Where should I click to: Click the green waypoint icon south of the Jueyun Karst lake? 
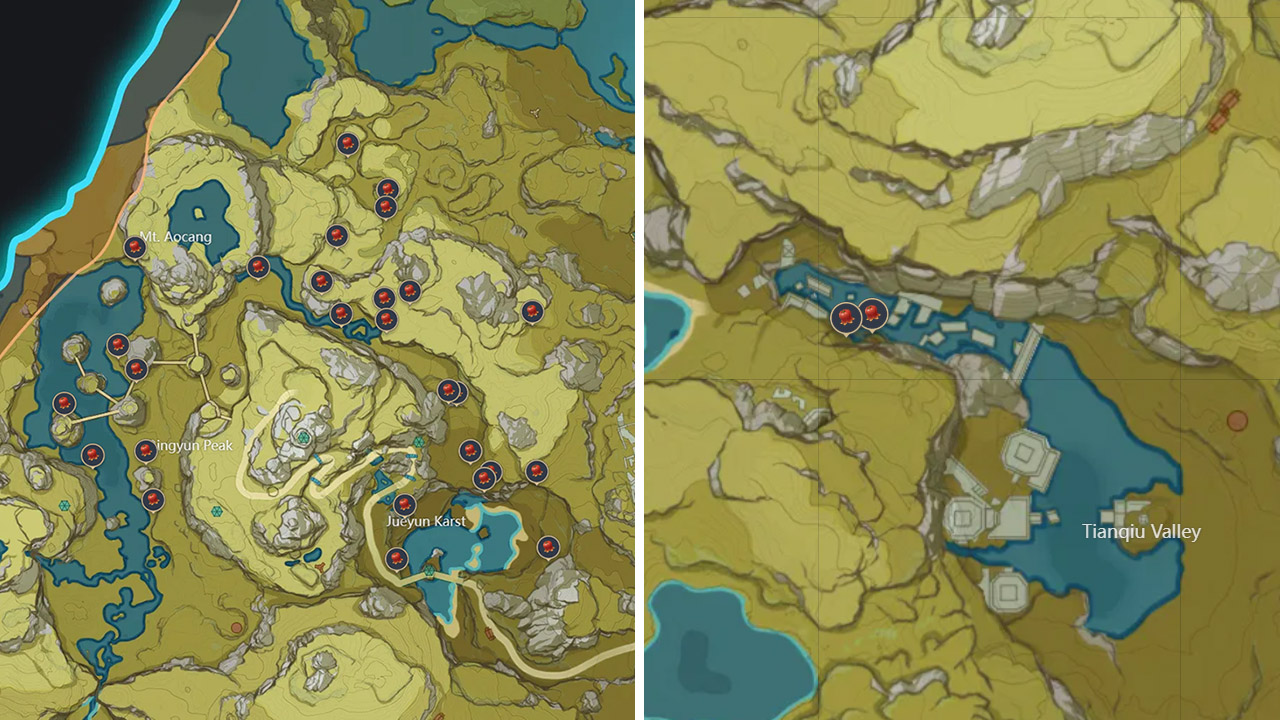(x=428, y=571)
